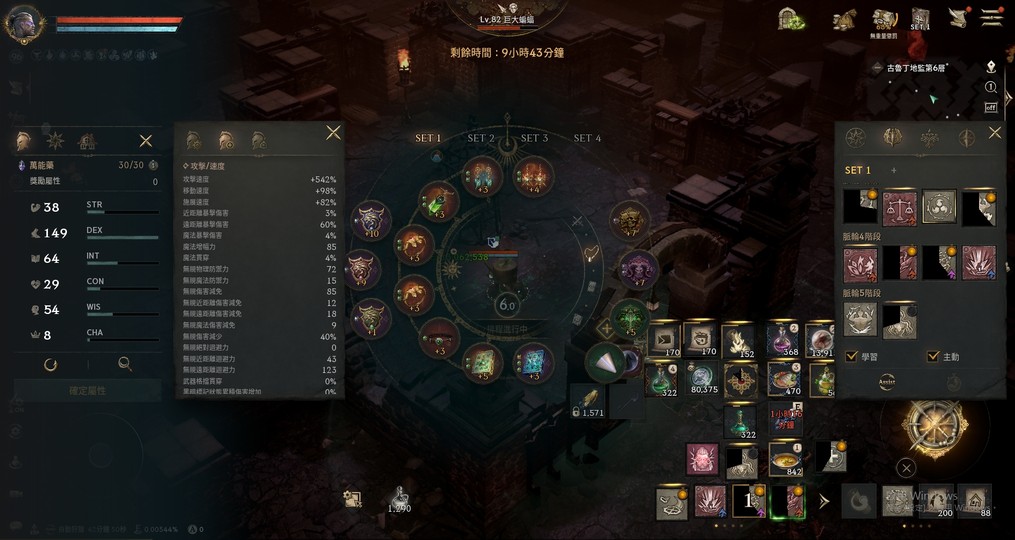1015x540 pixels.
Task: Click the minimap search magnifier button
Action: [x=991, y=87]
